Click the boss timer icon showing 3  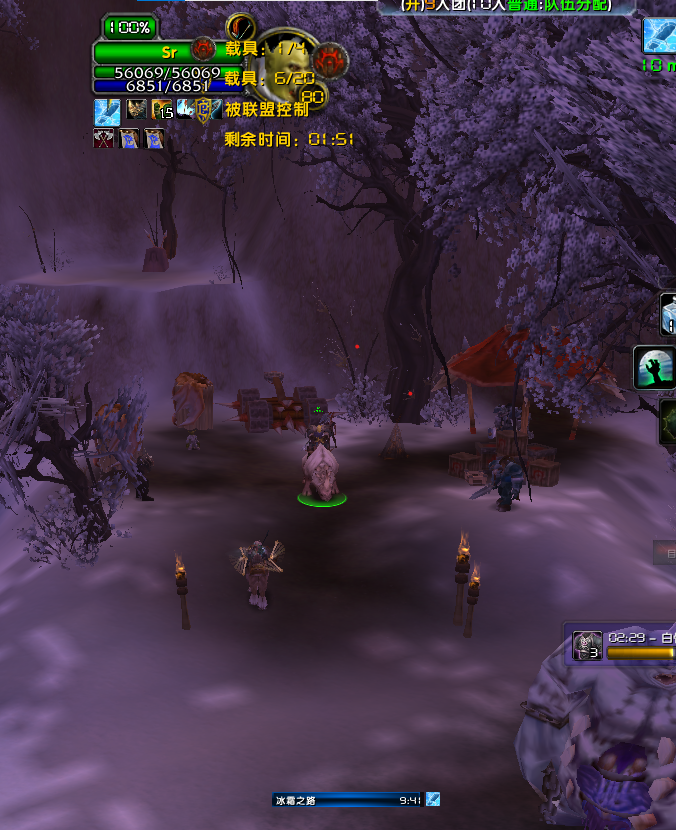coord(587,645)
